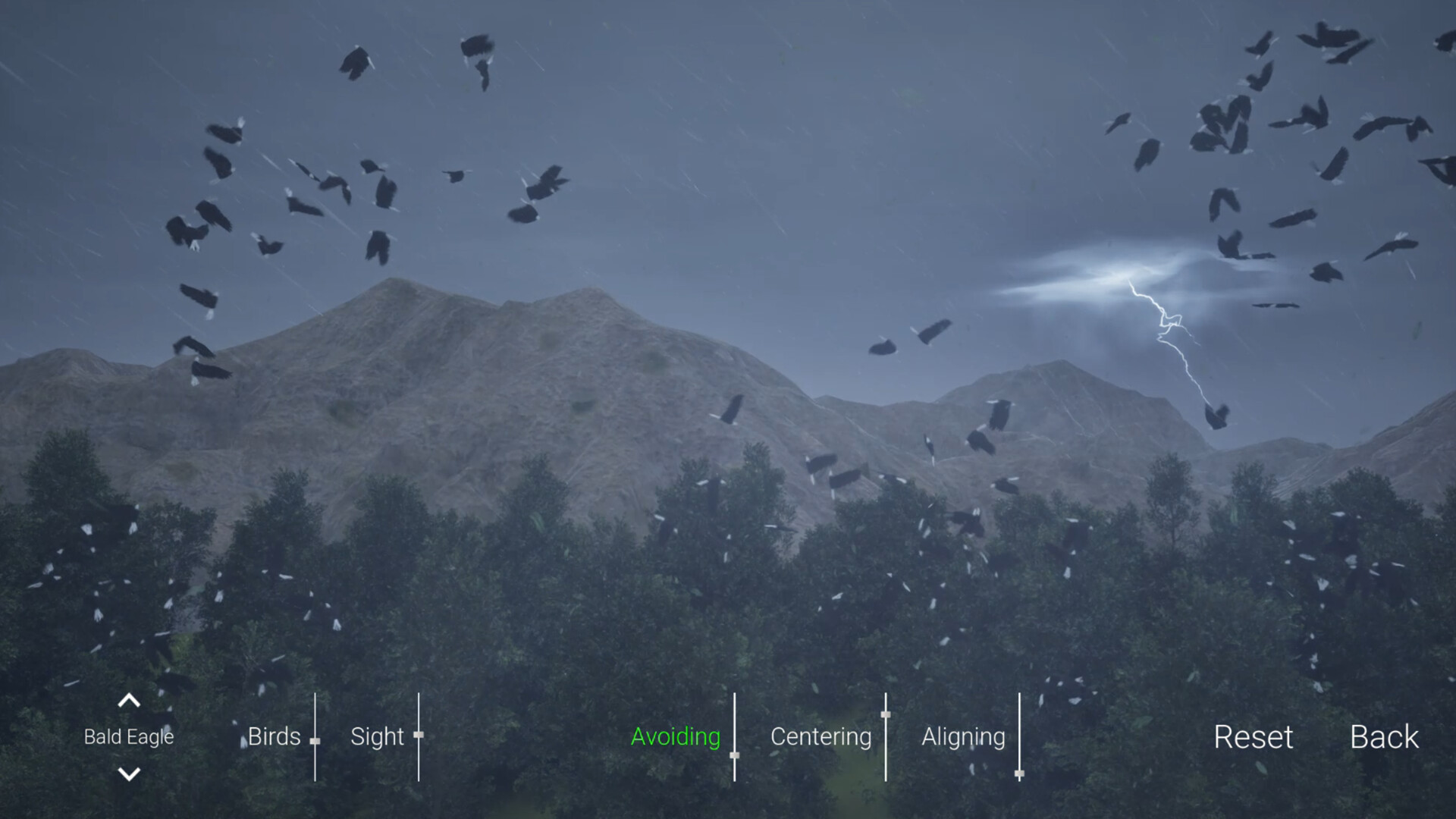Select the Sight parameter

coord(377,736)
